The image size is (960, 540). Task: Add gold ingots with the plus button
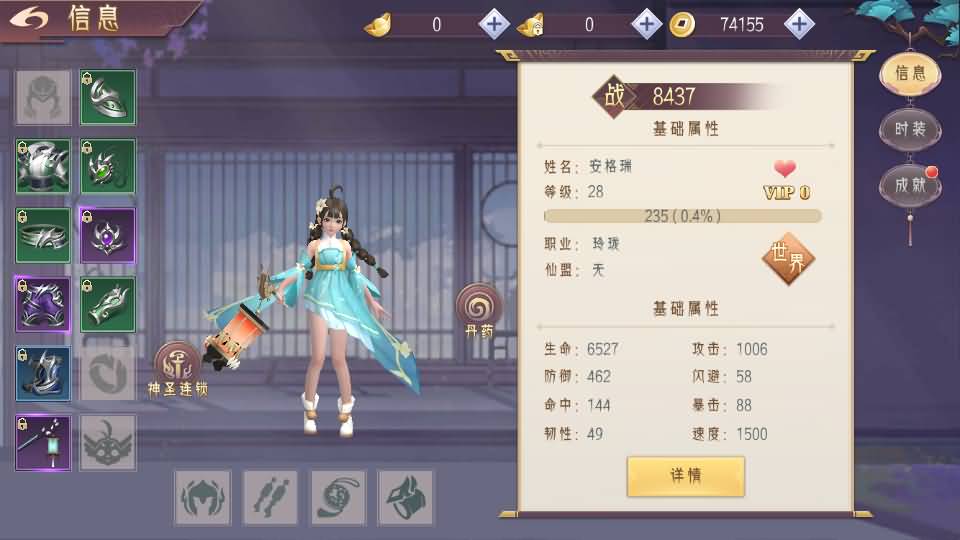pyautogui.click(x=495, y=24)
